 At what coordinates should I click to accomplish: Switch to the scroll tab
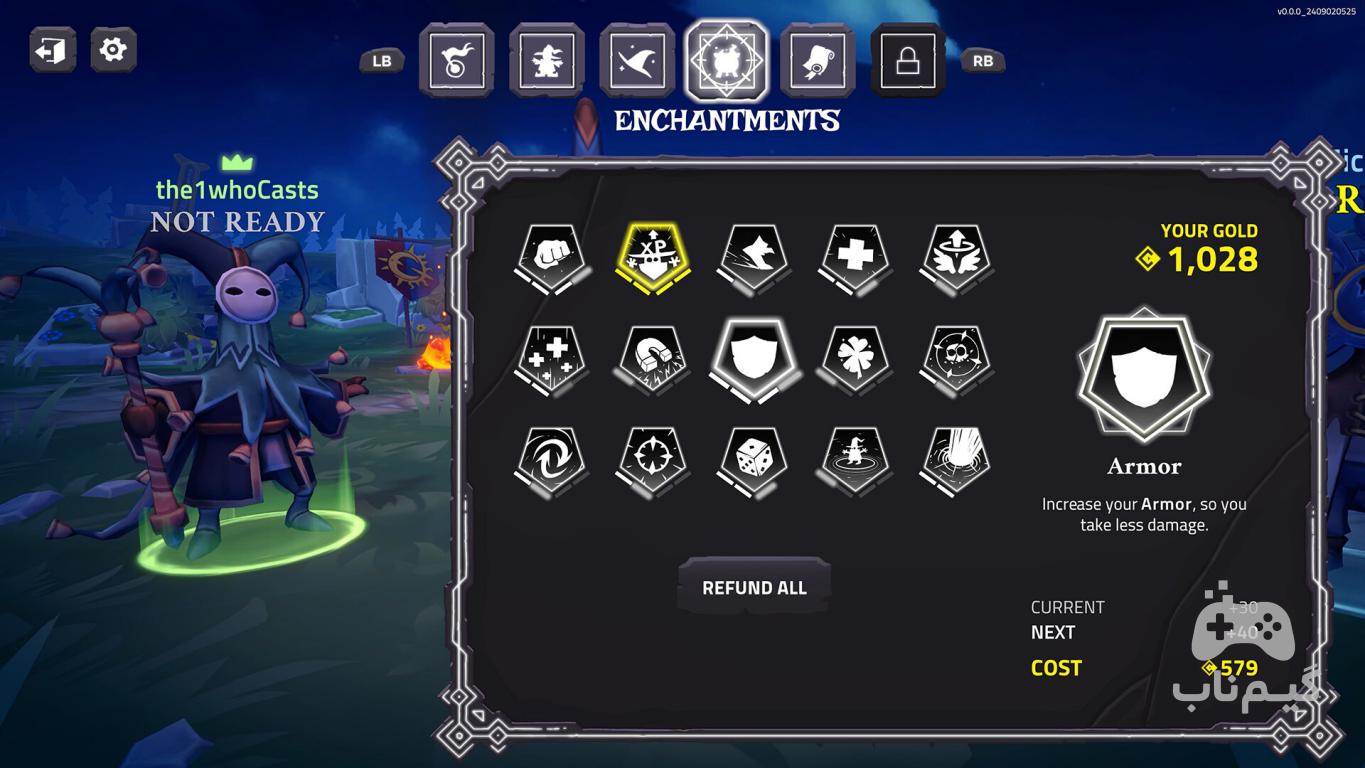pos(817,61)
